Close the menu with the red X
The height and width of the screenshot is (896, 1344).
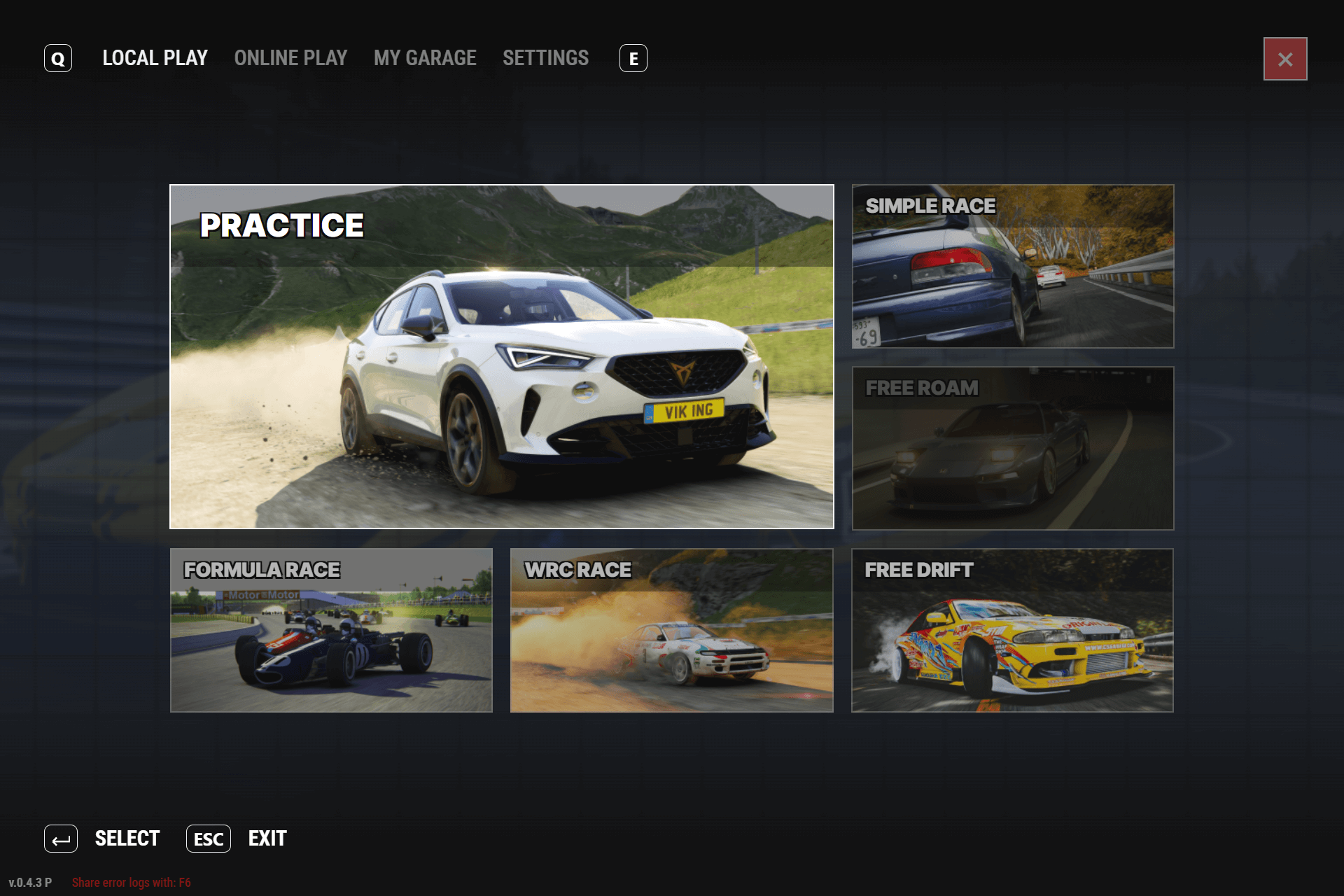point(1284,59)
